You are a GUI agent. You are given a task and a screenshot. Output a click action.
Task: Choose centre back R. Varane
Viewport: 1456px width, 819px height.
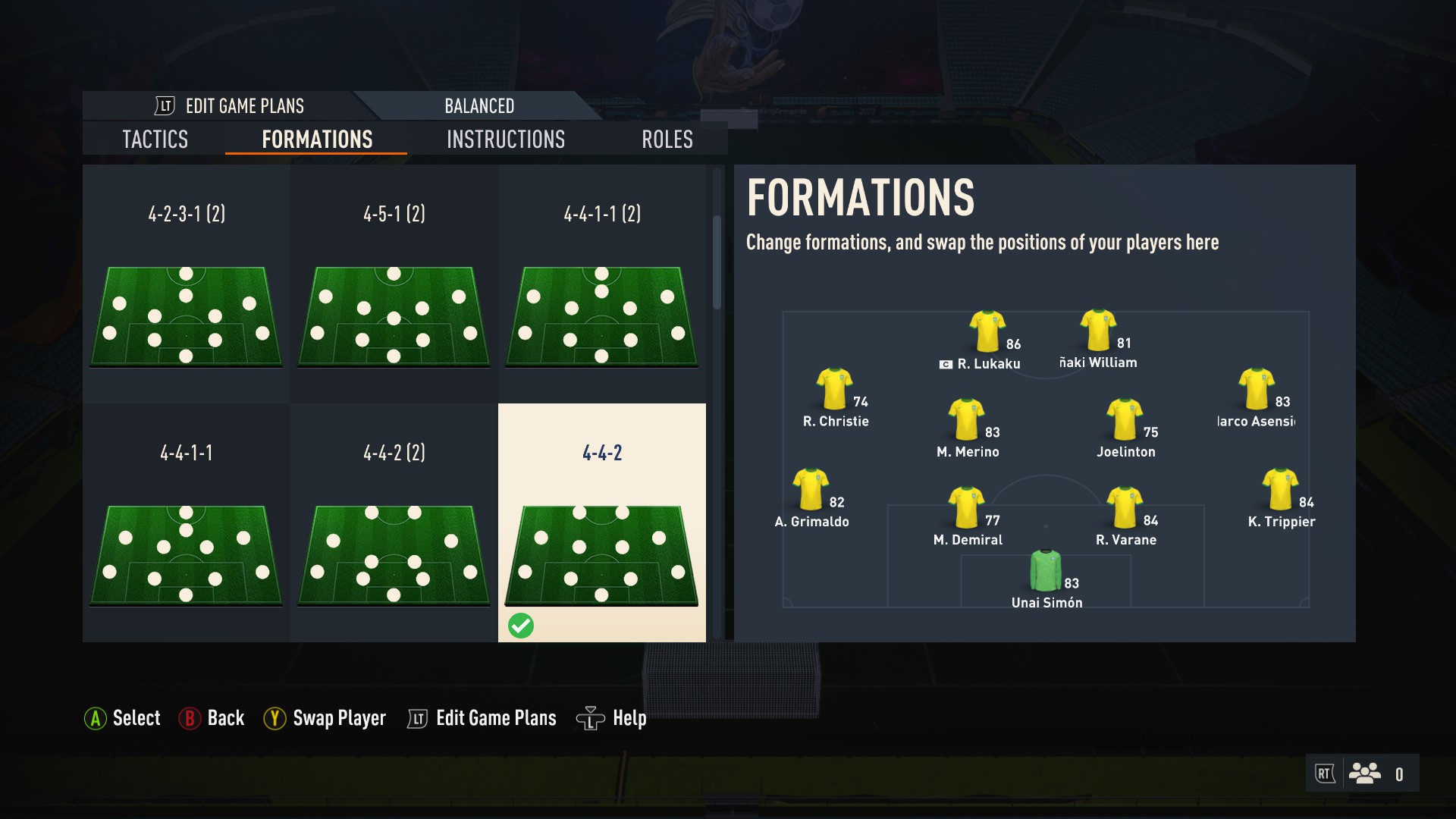pyautogui.click(x=1125, y=509)
